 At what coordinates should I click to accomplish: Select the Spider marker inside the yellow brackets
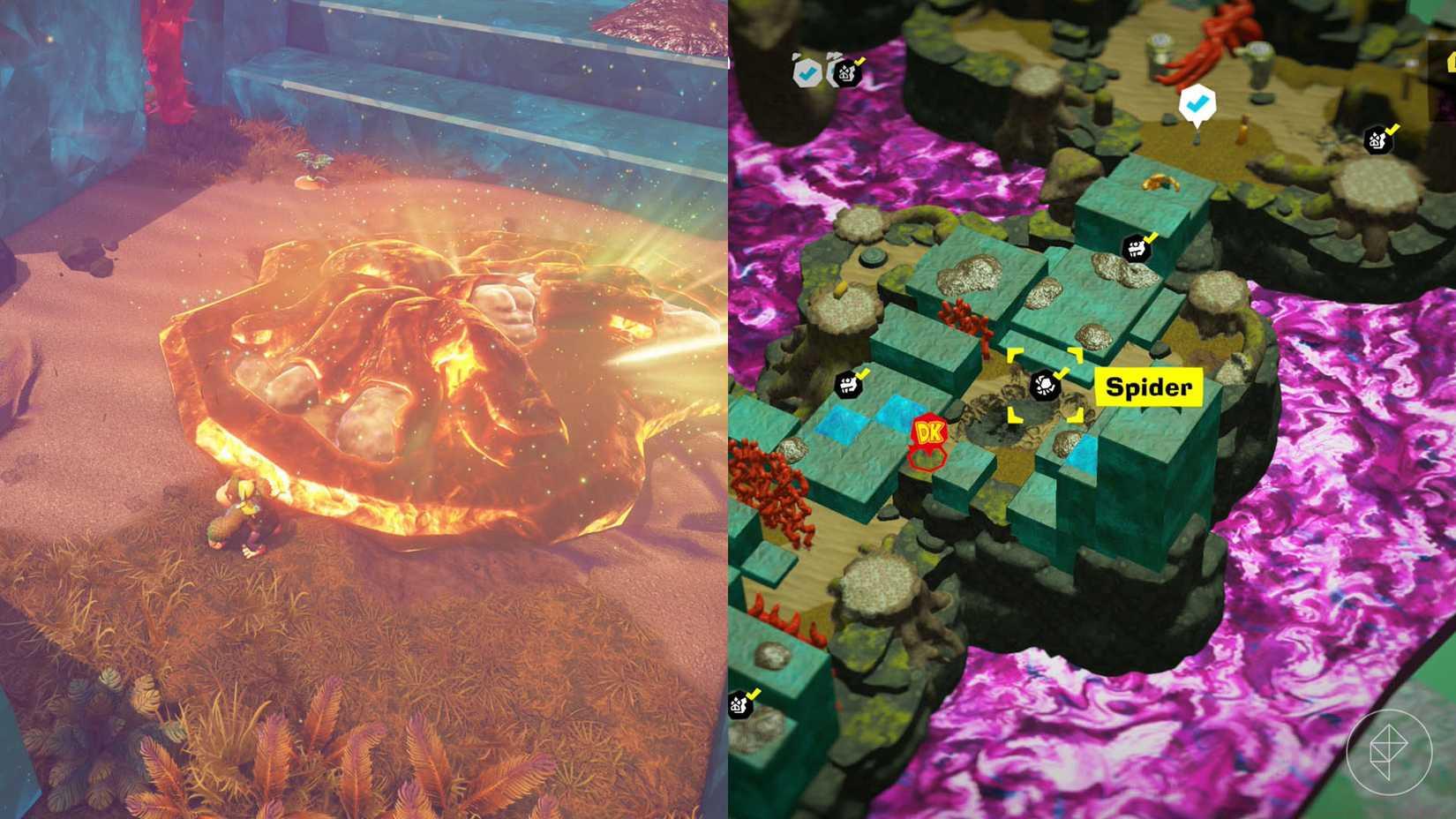click(1046, 386)
